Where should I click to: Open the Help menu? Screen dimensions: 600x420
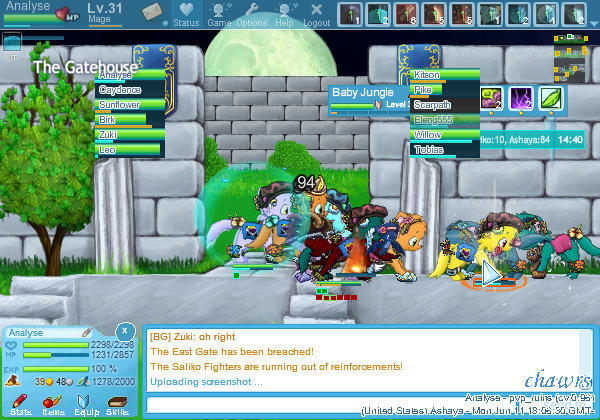pos(284,14)
